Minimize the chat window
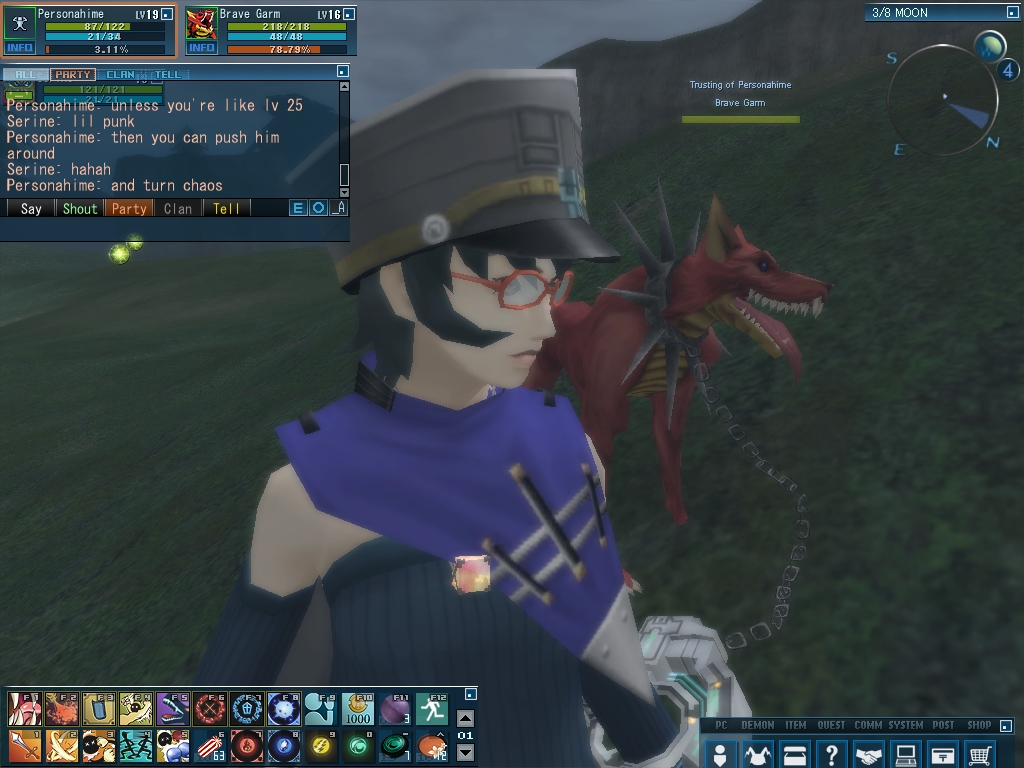The height and width of the screenshot is (768, 1024). click(343, 72)
